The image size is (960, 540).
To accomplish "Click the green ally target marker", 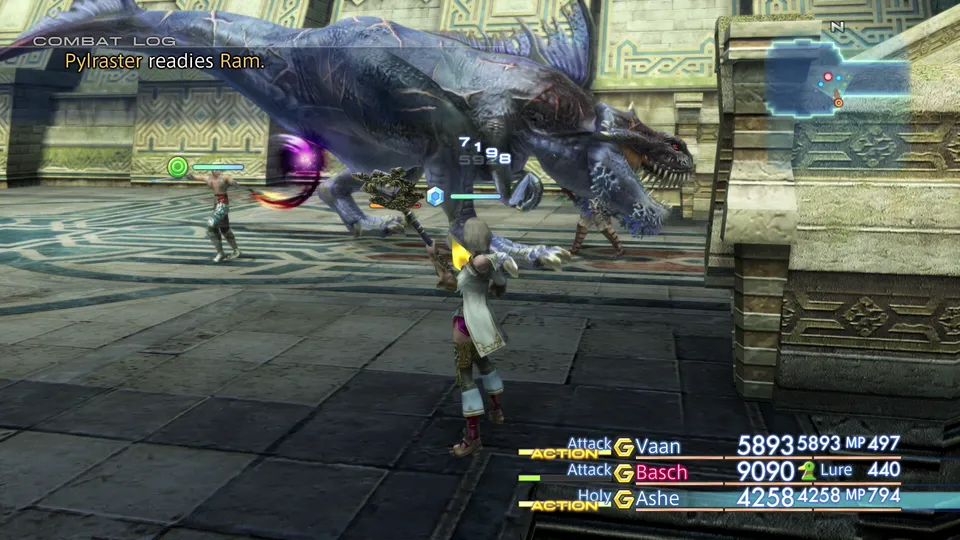I will (179, 167).
